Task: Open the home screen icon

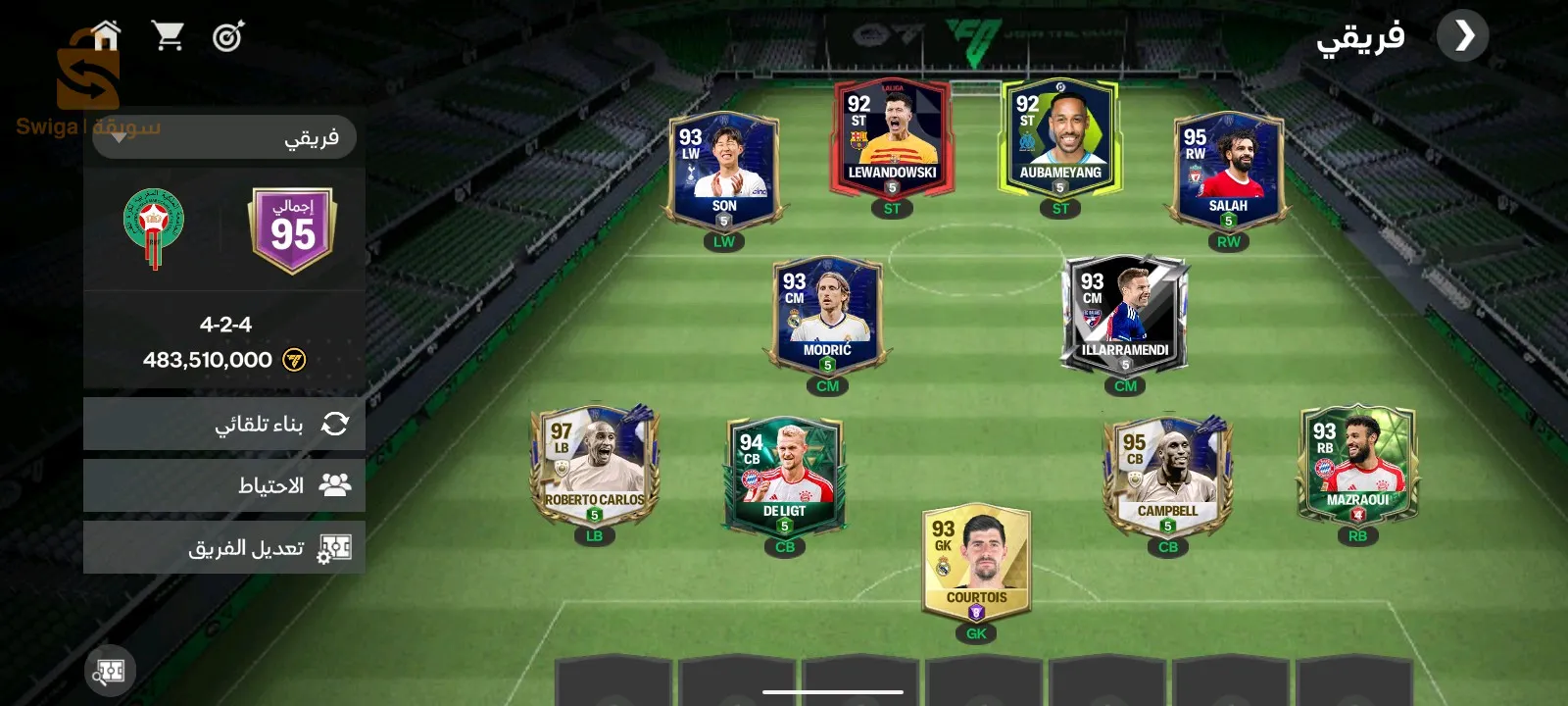Action: coord(106,36)
